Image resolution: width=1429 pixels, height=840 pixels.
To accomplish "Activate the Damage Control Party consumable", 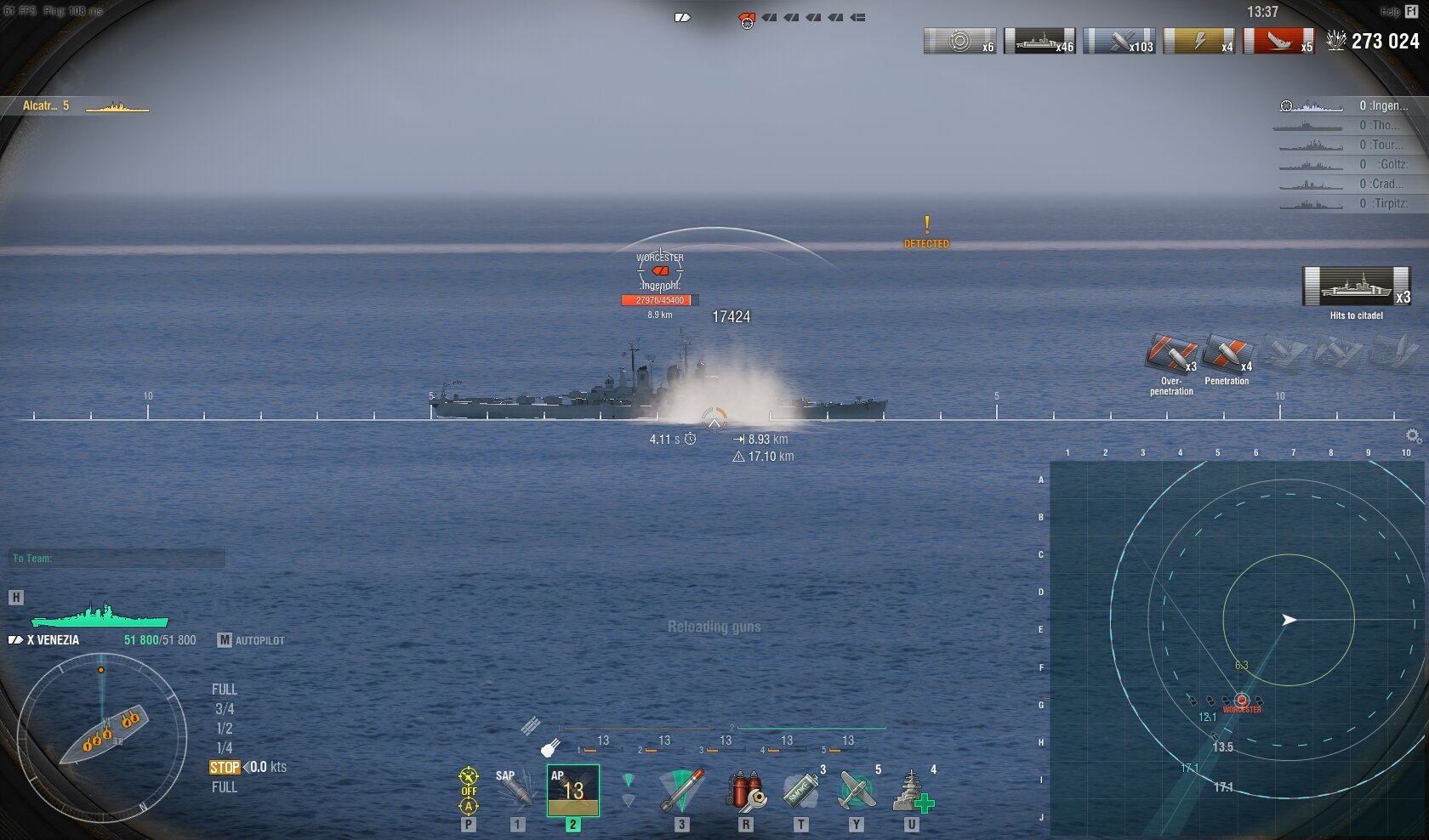I will (x=745, y=791).
